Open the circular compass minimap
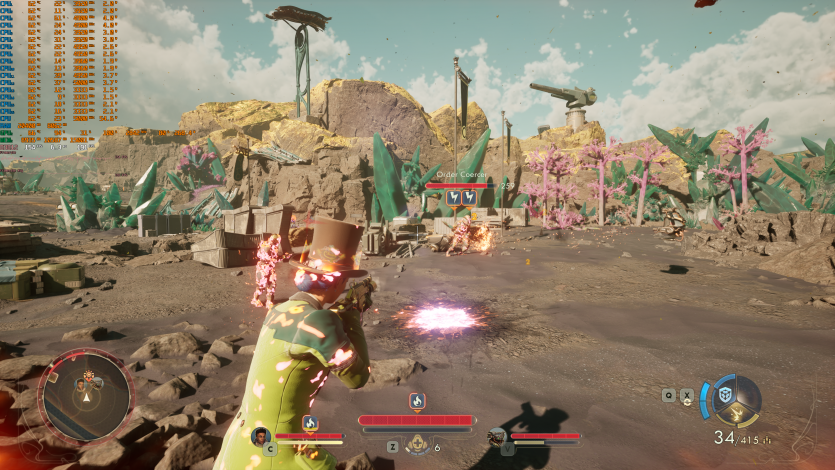The image size is (835, 470). tap(85, 396)
